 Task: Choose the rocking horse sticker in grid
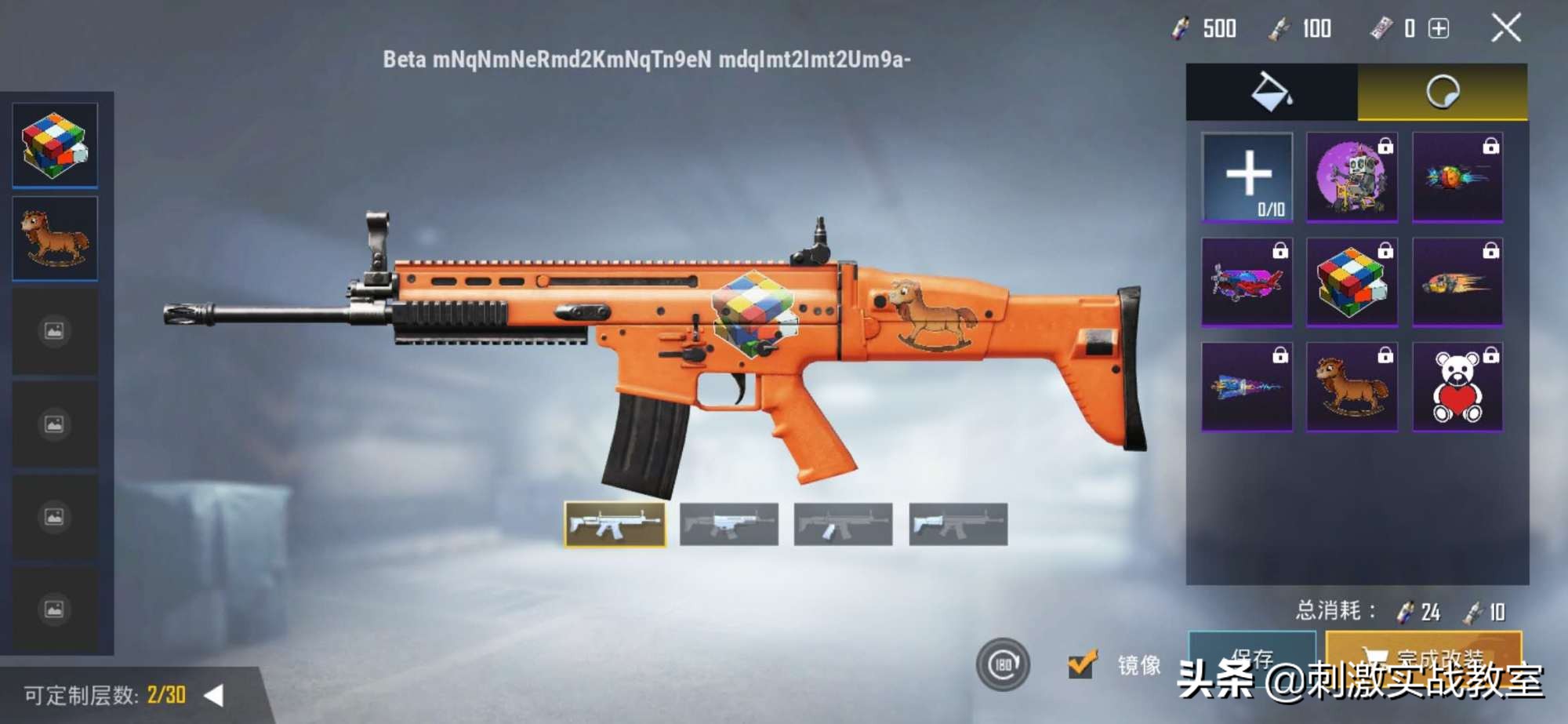[x=1352, y=387]
